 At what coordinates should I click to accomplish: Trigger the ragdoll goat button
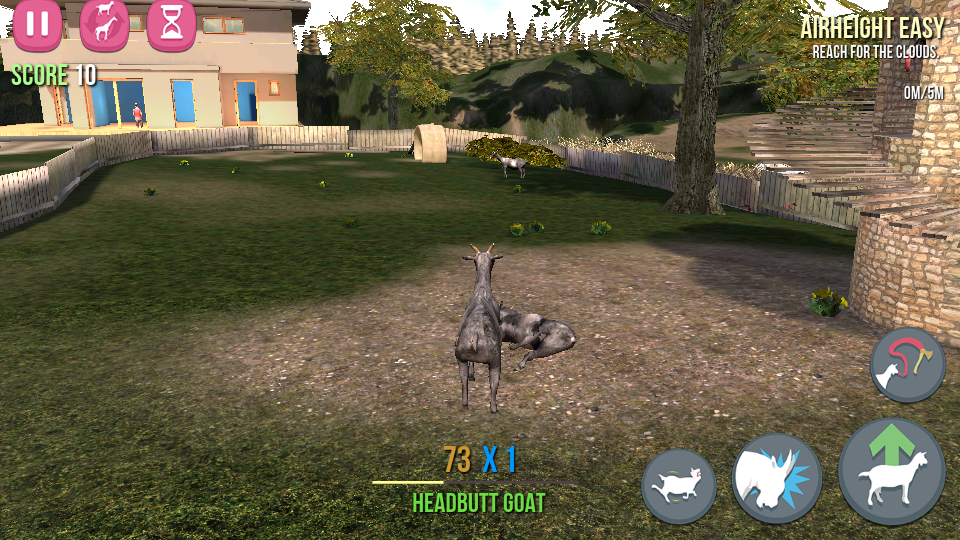pos(679,487)
